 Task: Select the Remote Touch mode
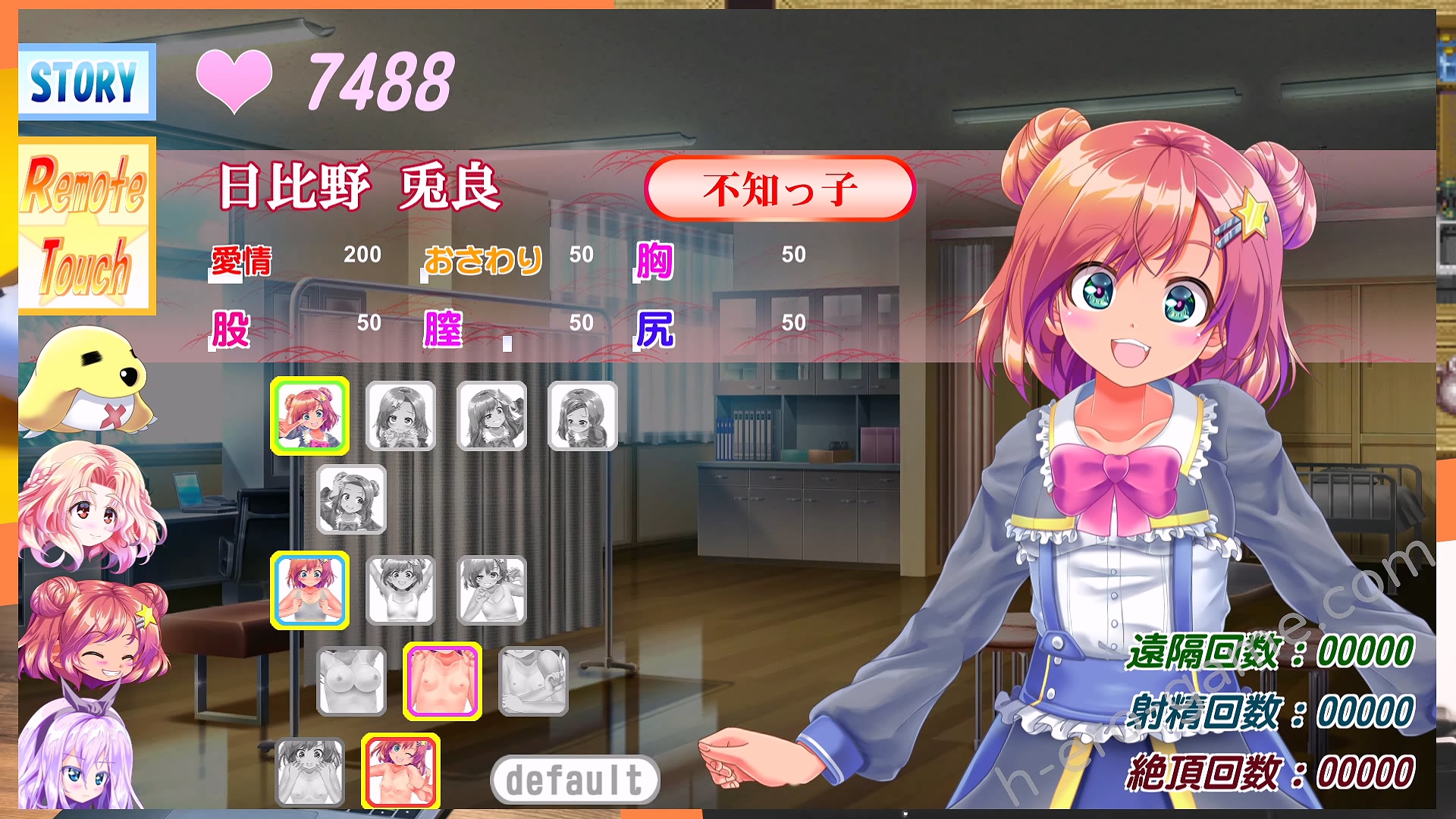(x=86, y=226)
